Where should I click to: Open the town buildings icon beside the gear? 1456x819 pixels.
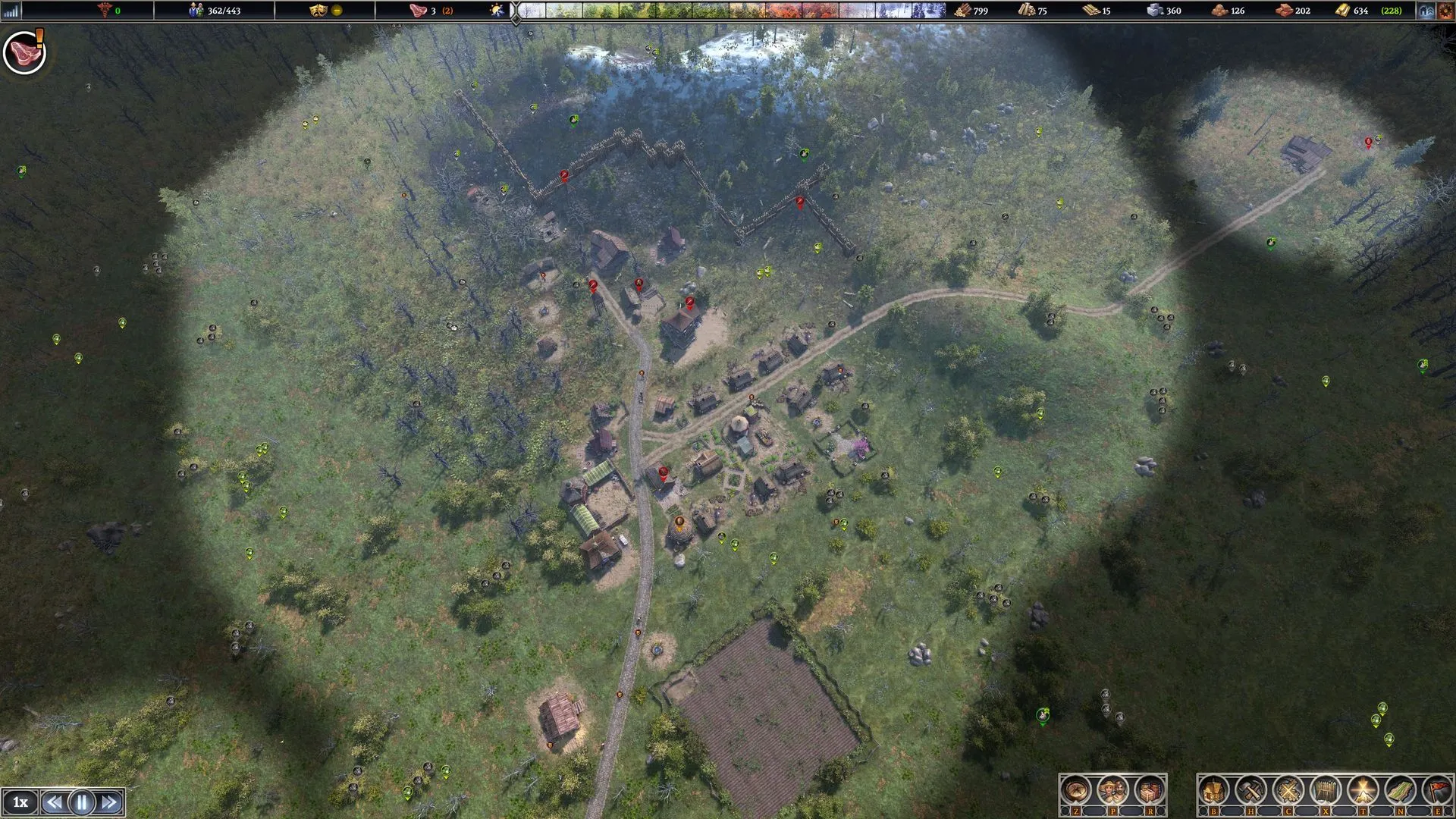coord(1426,11)
